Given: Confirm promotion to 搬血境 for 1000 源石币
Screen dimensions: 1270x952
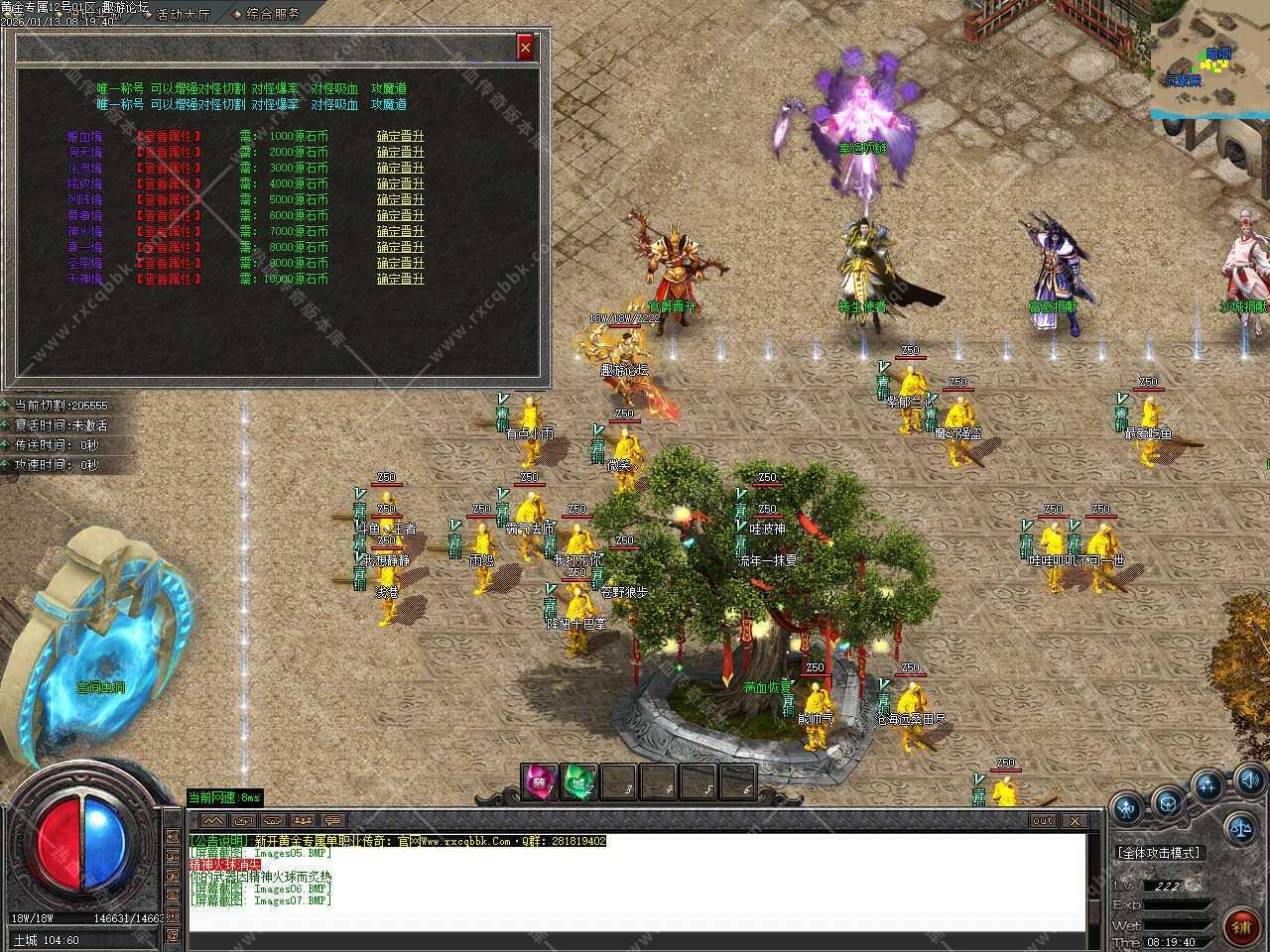Looking at the screenshot, I should click(x=400, y=136).
